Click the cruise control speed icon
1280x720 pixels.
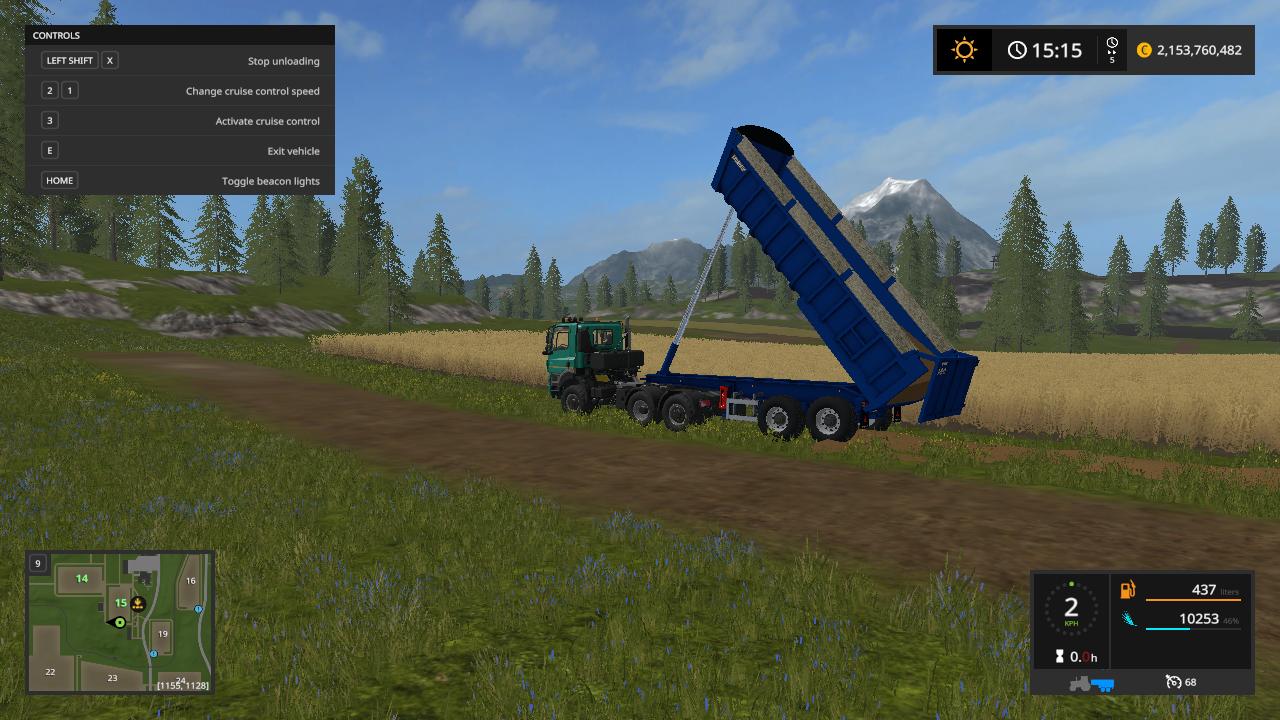point(1173,682)
